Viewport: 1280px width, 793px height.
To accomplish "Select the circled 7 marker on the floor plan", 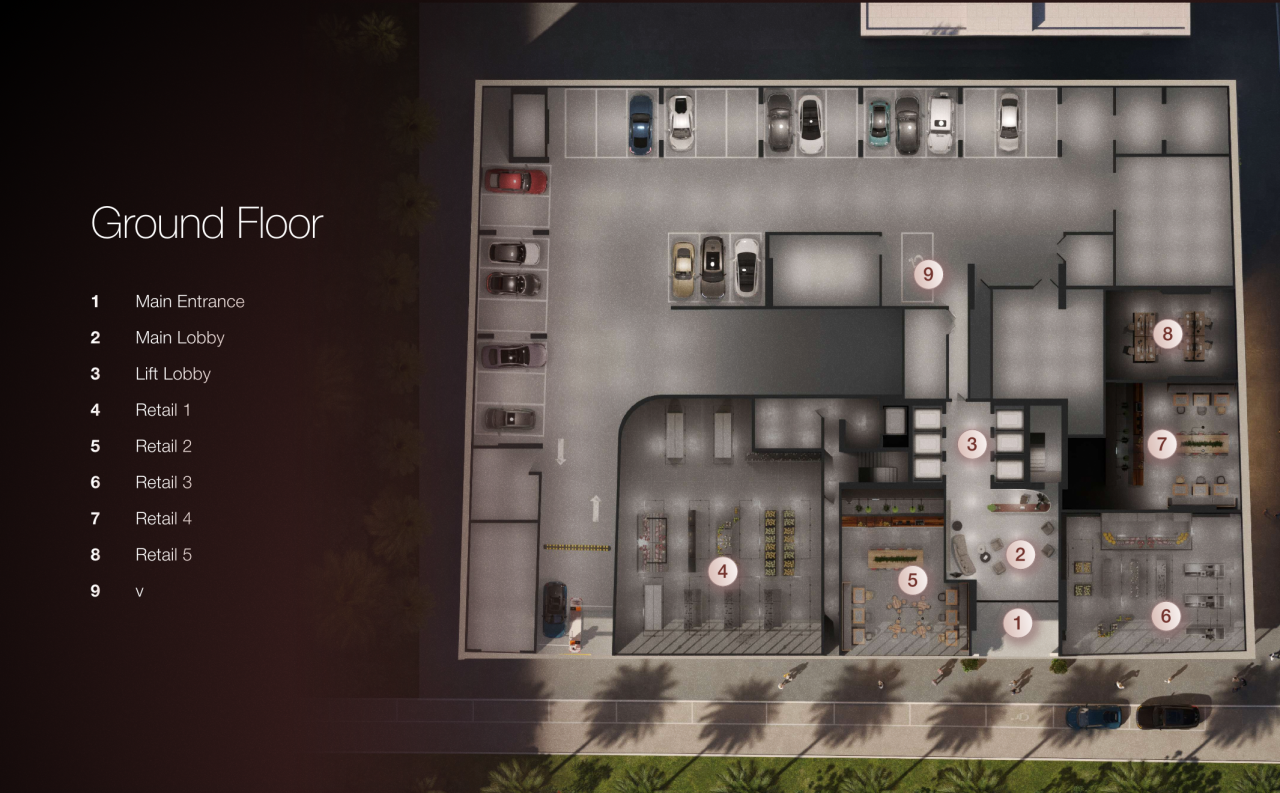I will click(x=1161, y=444).
